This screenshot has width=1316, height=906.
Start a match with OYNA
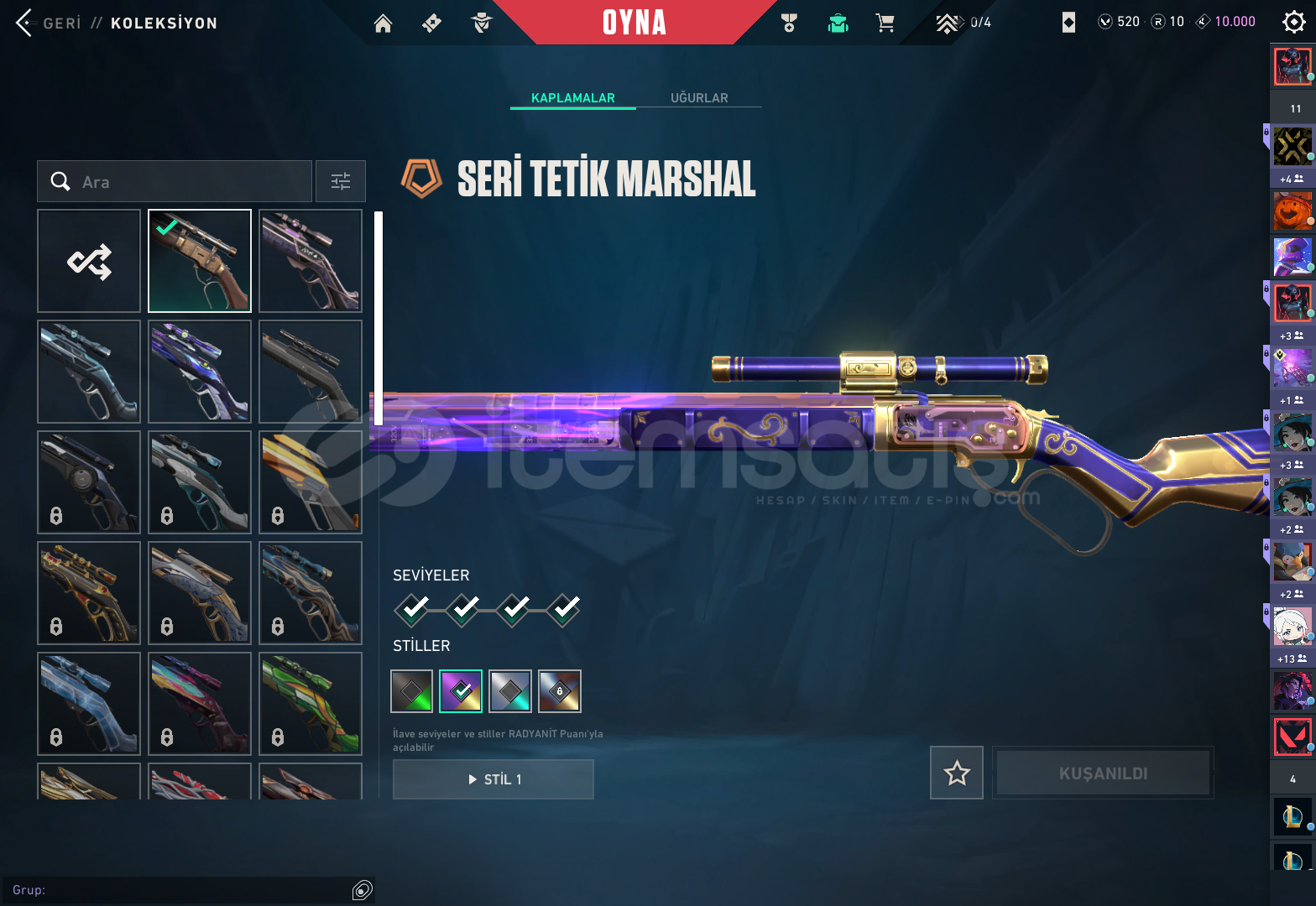click(634, 23)
